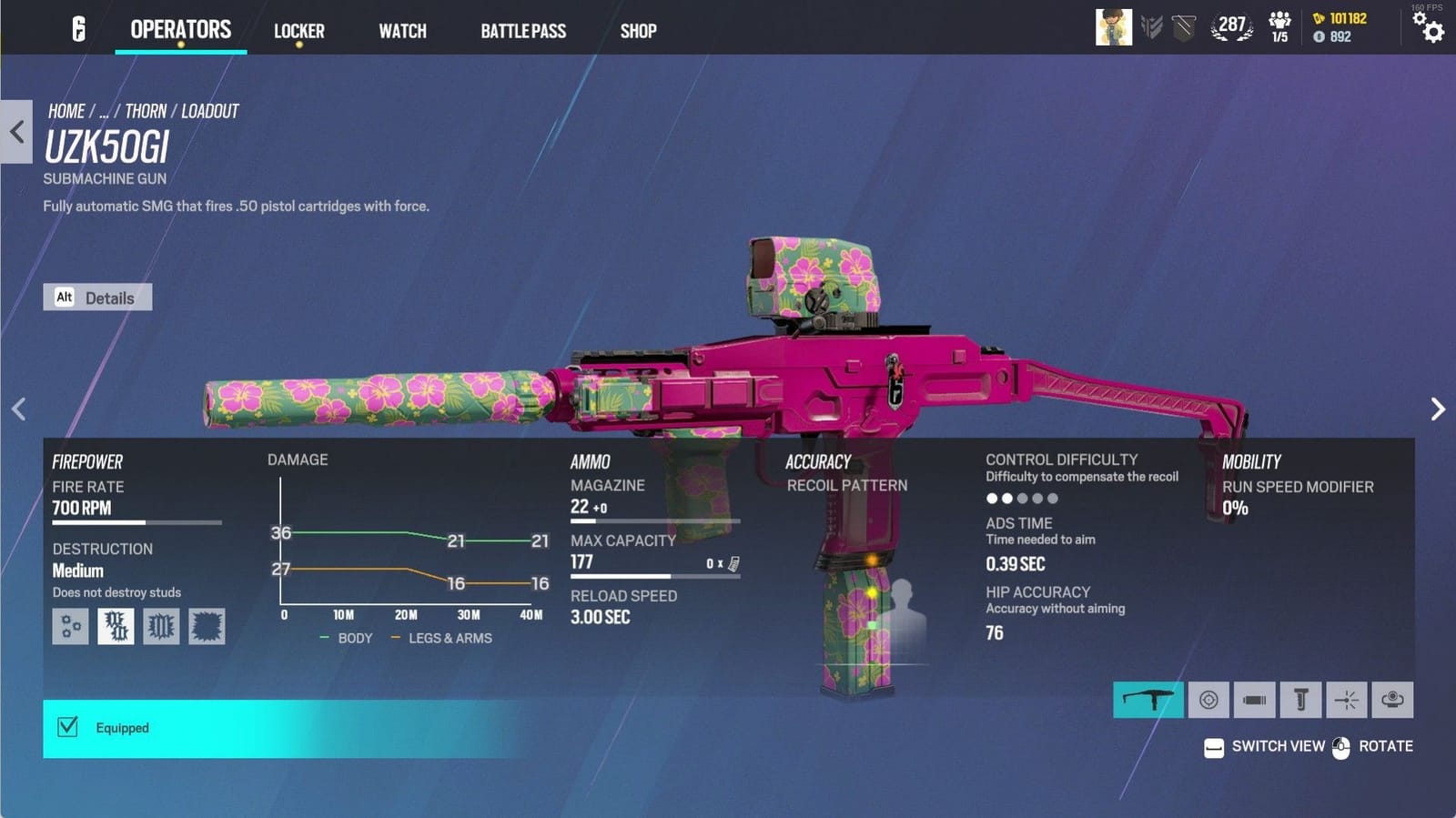Click the Rainbow Six logo home icon

pyautogui.click(x=79, y=29)
